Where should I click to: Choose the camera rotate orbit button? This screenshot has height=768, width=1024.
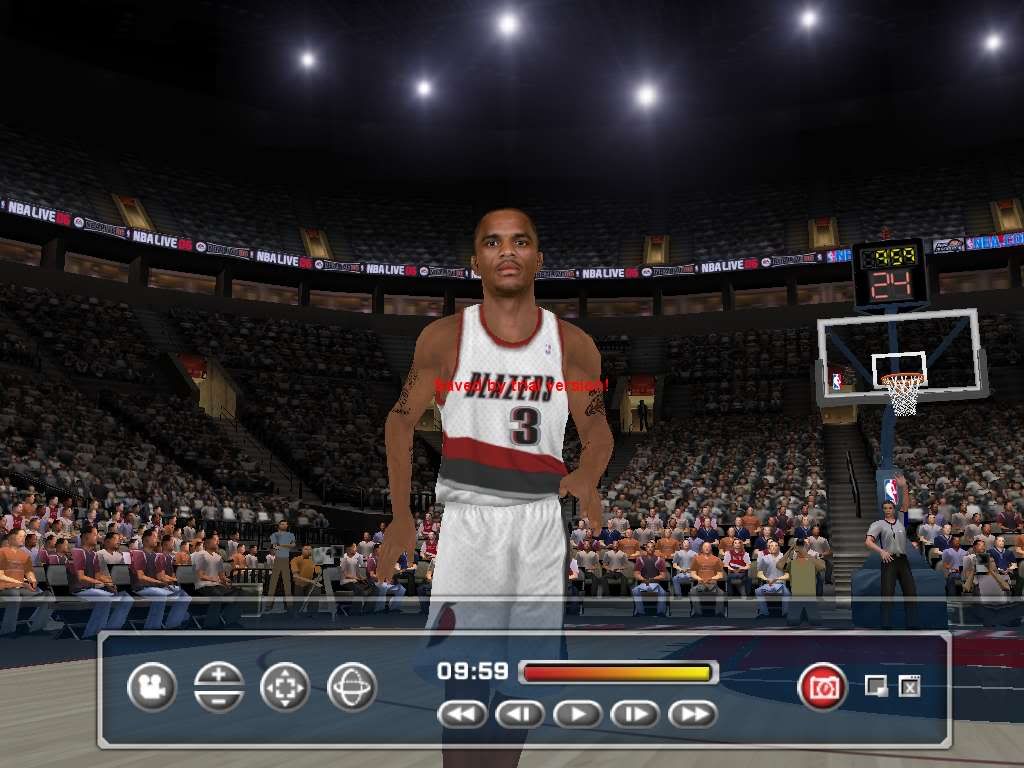(x=352, y=687)
